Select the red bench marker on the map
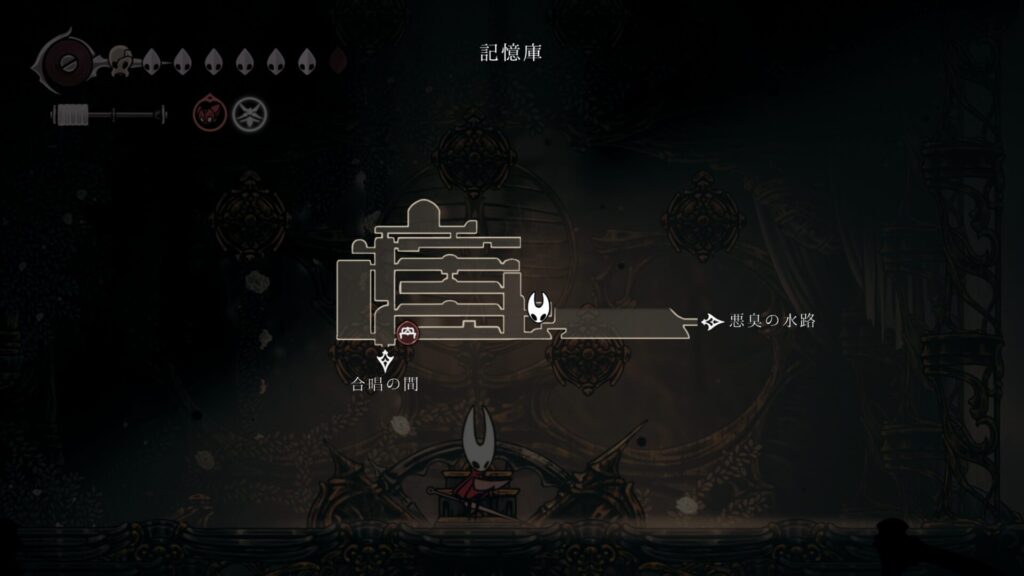 click(x=407, y=332)
